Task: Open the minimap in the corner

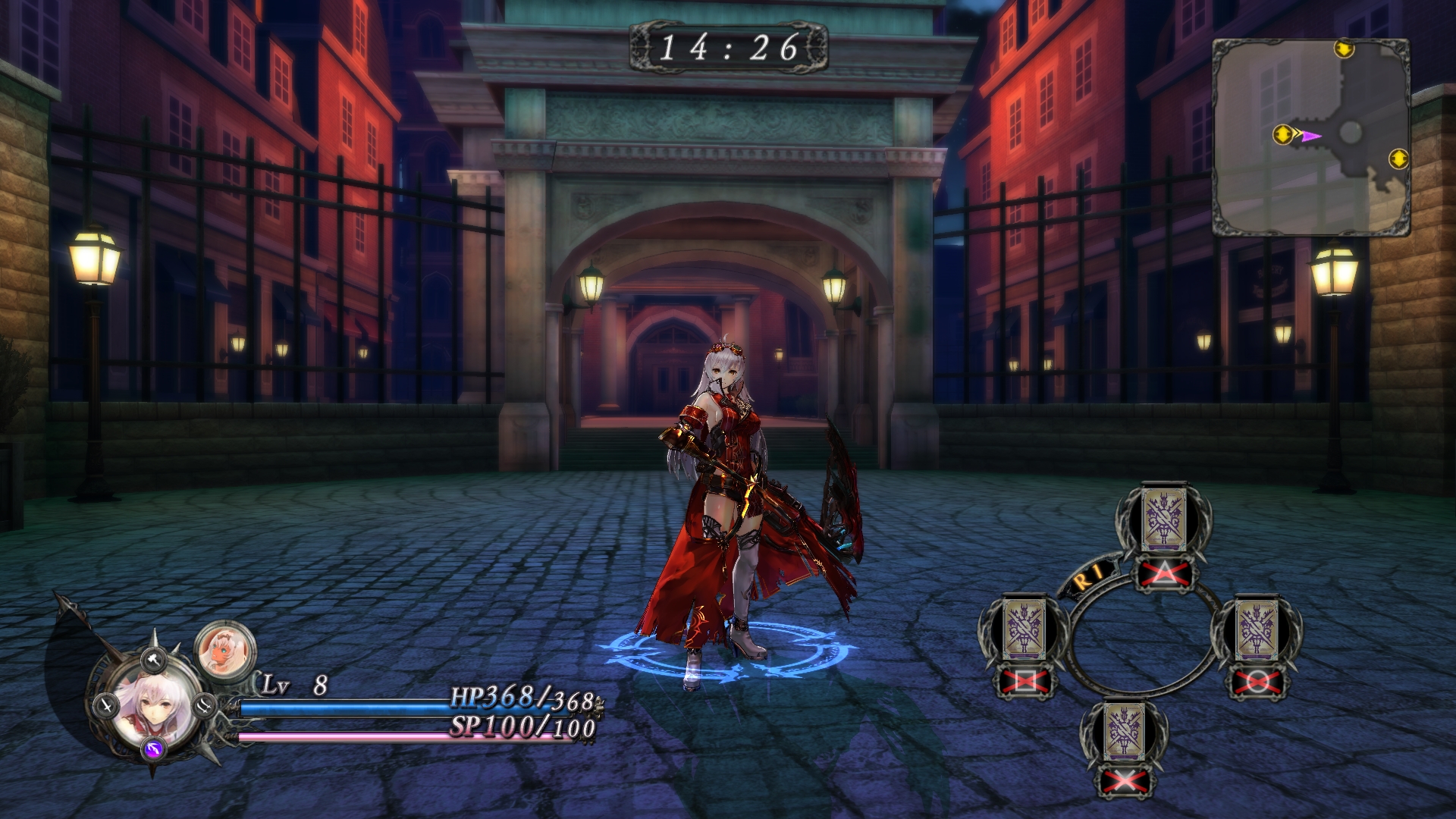Action: [x=1311, y=137]
